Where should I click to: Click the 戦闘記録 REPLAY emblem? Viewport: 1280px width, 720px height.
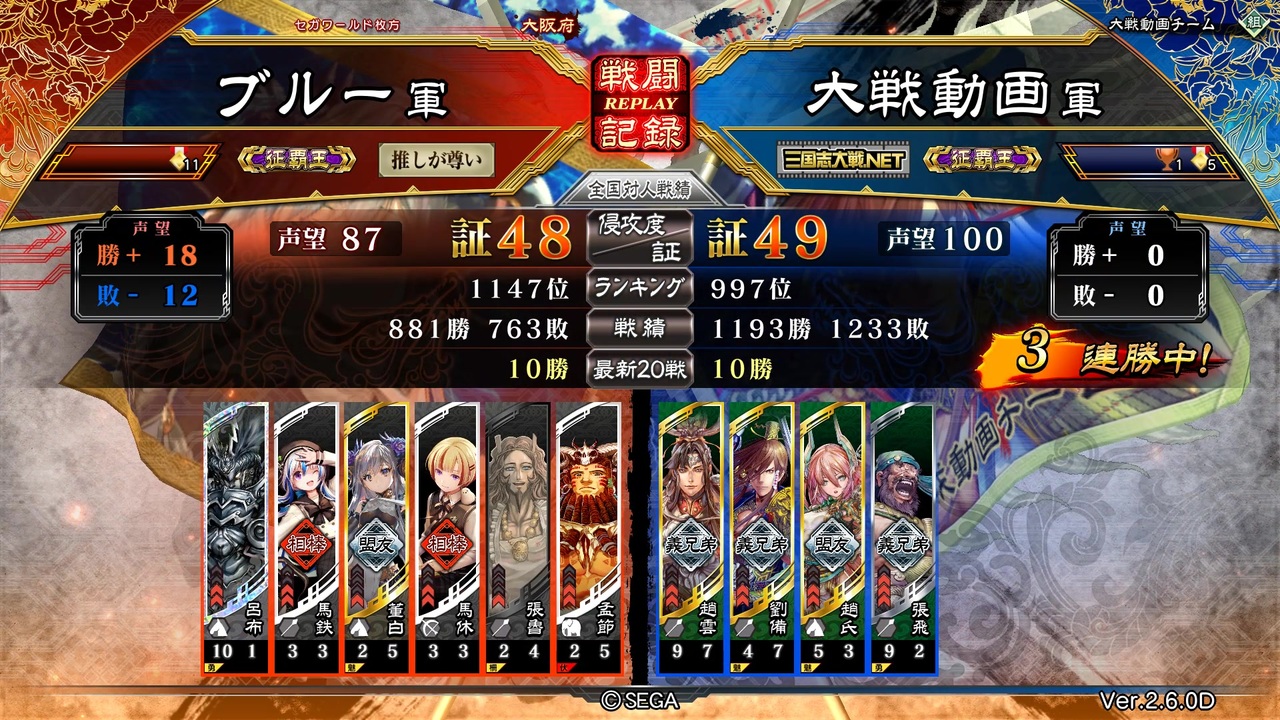[639, 100]
